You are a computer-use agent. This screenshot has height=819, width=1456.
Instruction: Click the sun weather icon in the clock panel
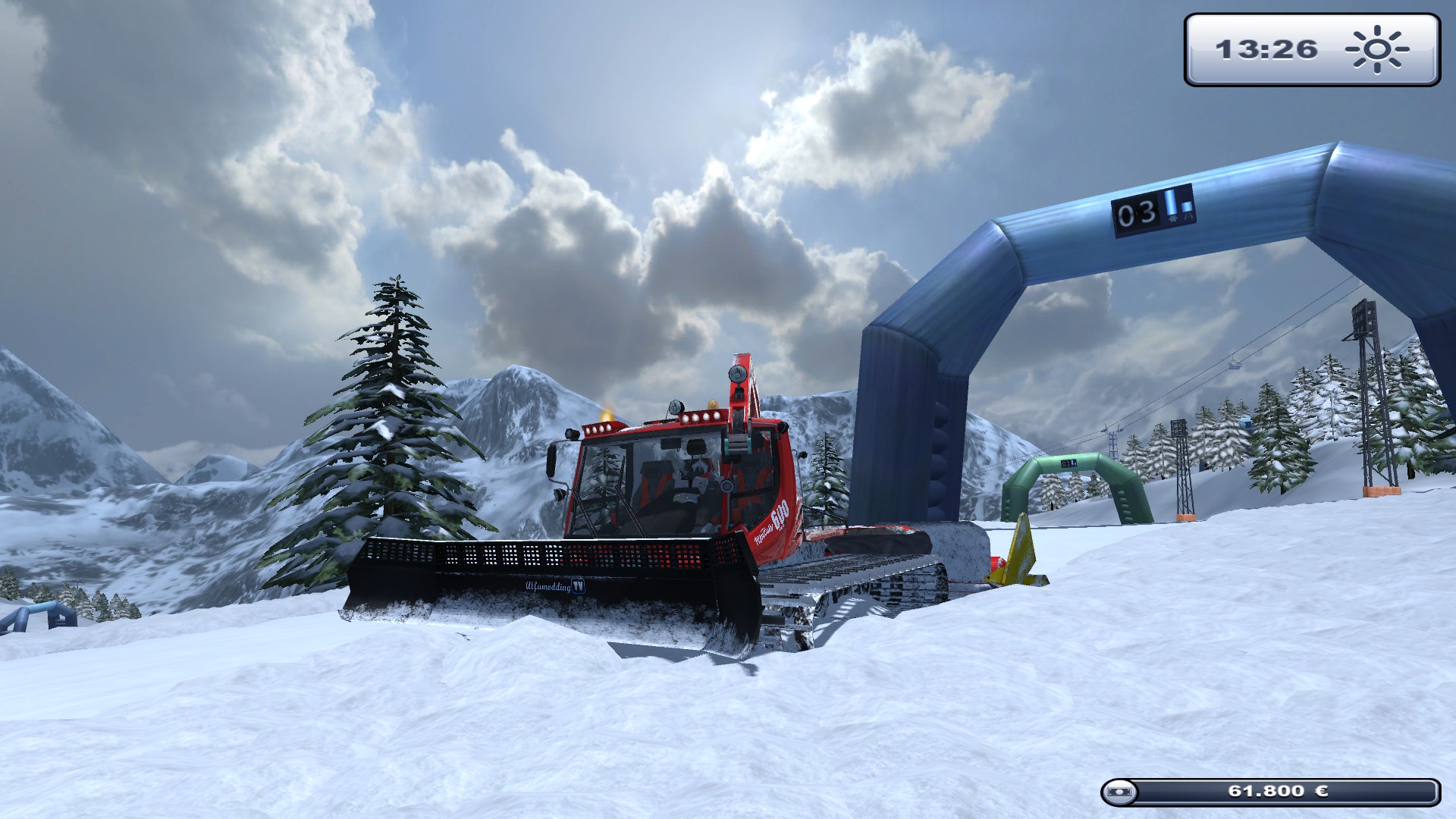point(1379,49)
